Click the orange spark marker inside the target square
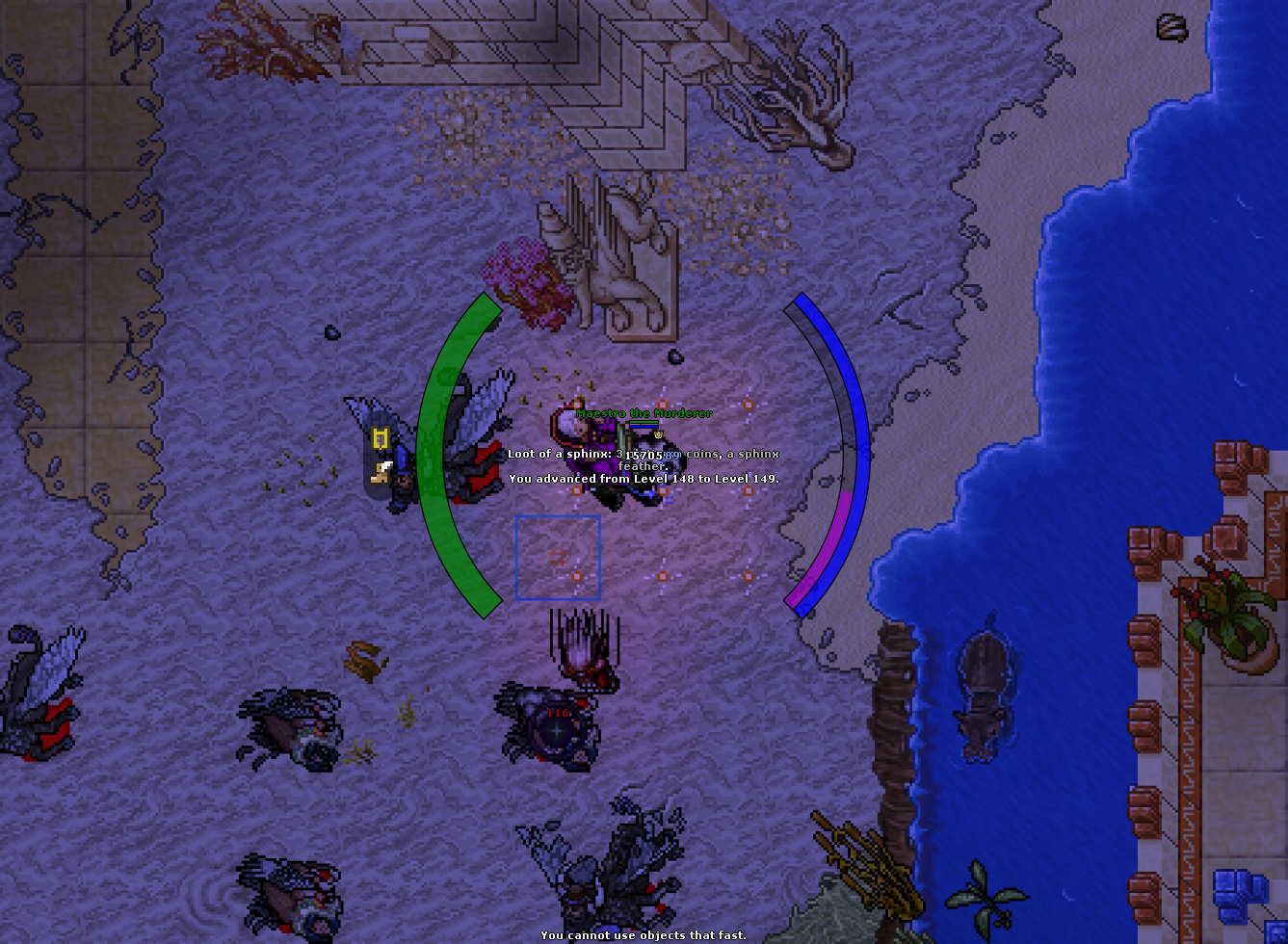 coord(576,577)
